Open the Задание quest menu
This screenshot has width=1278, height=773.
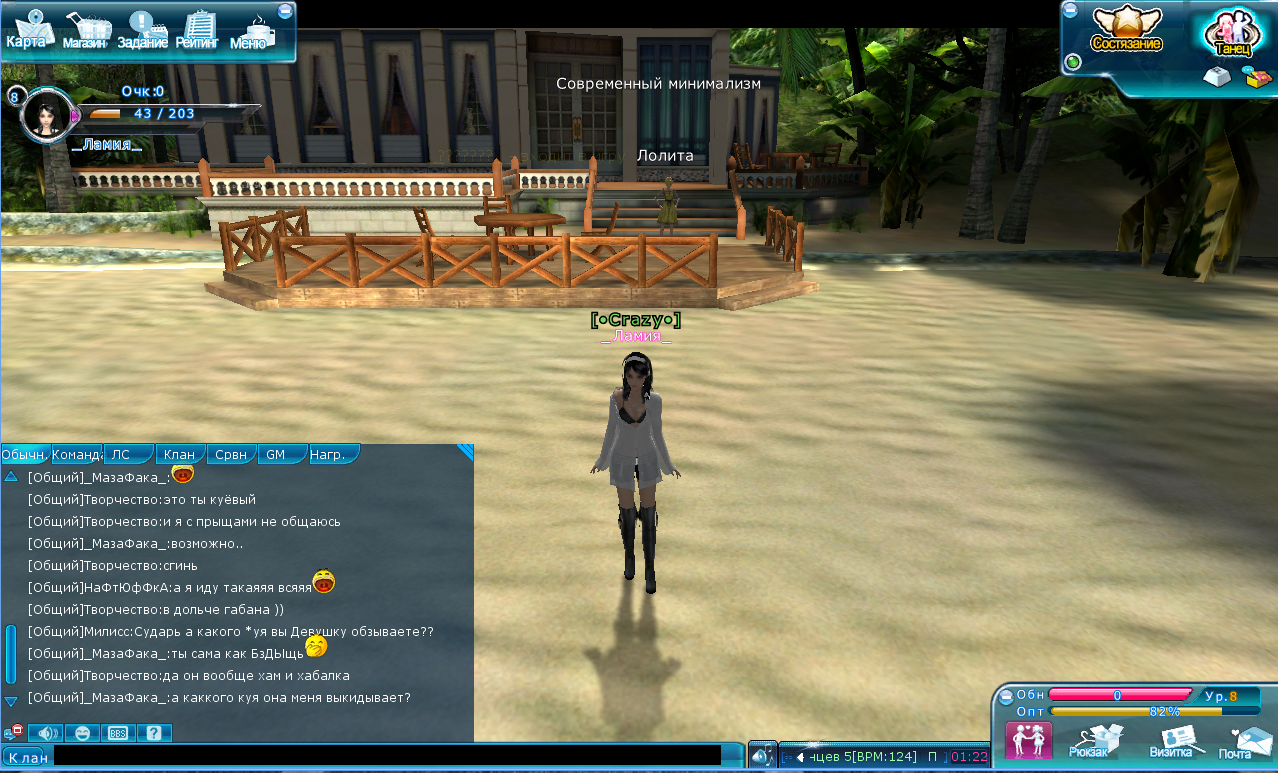(x=142, y=32)
